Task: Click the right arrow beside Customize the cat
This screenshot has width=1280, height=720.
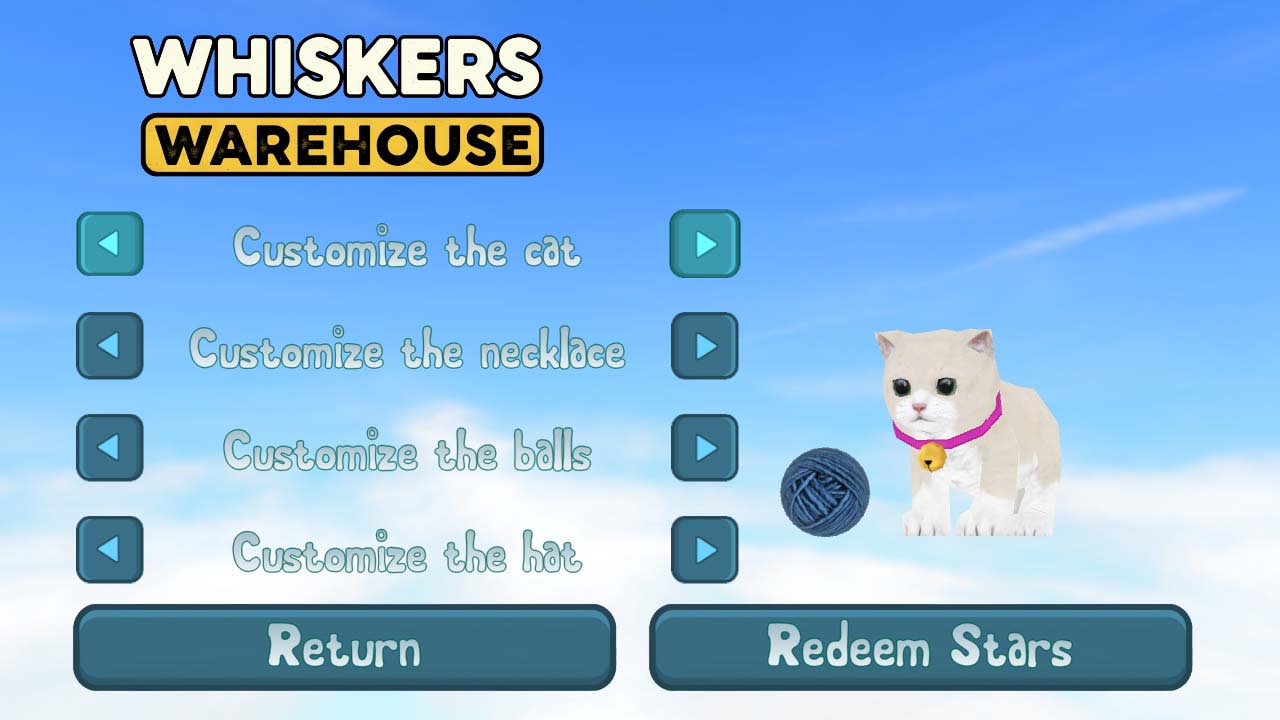Action: click(x=705, y=243)
